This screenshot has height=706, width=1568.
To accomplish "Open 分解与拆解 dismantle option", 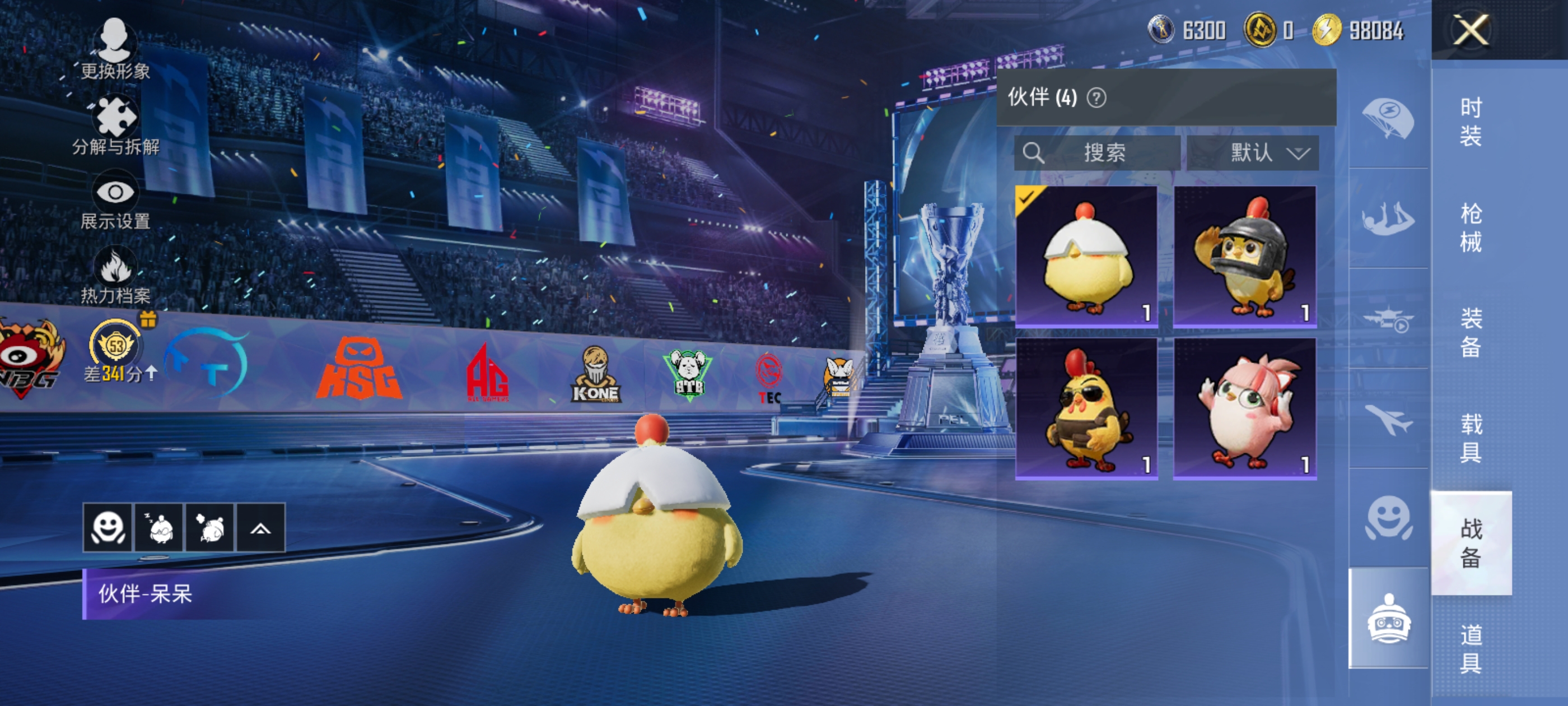I will pos(115,126).
